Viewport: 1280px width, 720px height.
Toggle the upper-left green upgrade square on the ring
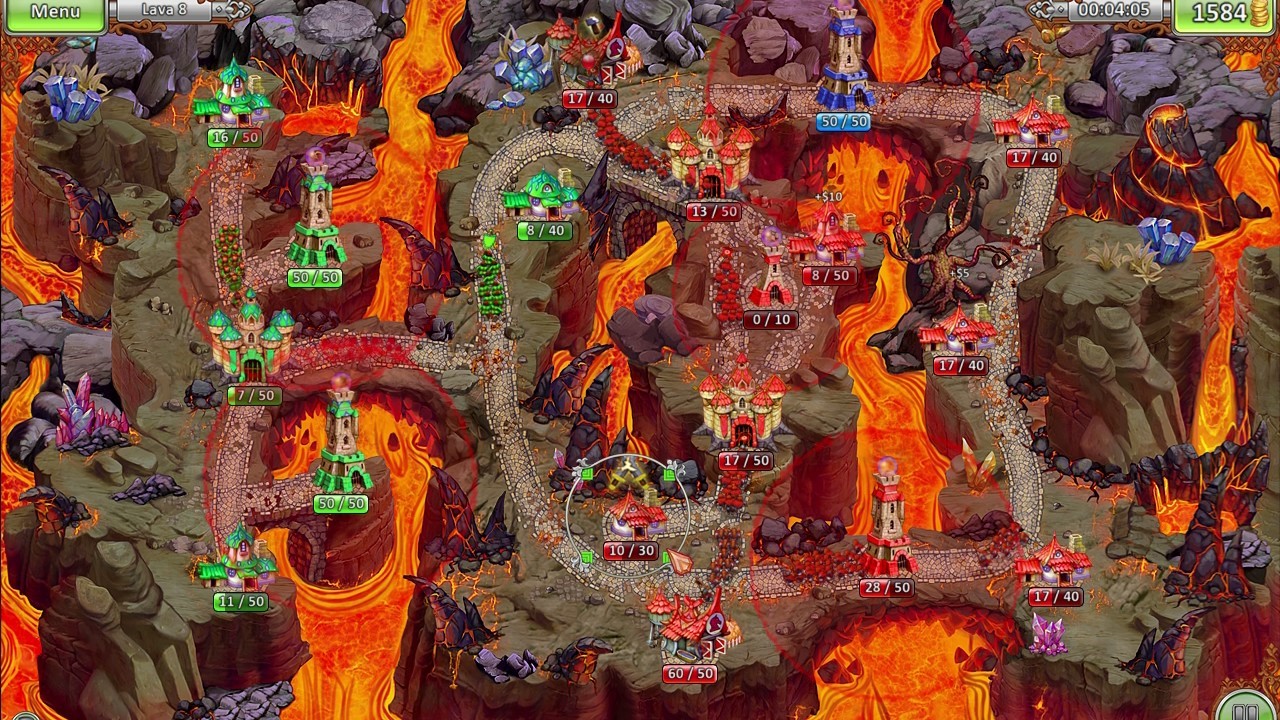[x=587, y=475]
